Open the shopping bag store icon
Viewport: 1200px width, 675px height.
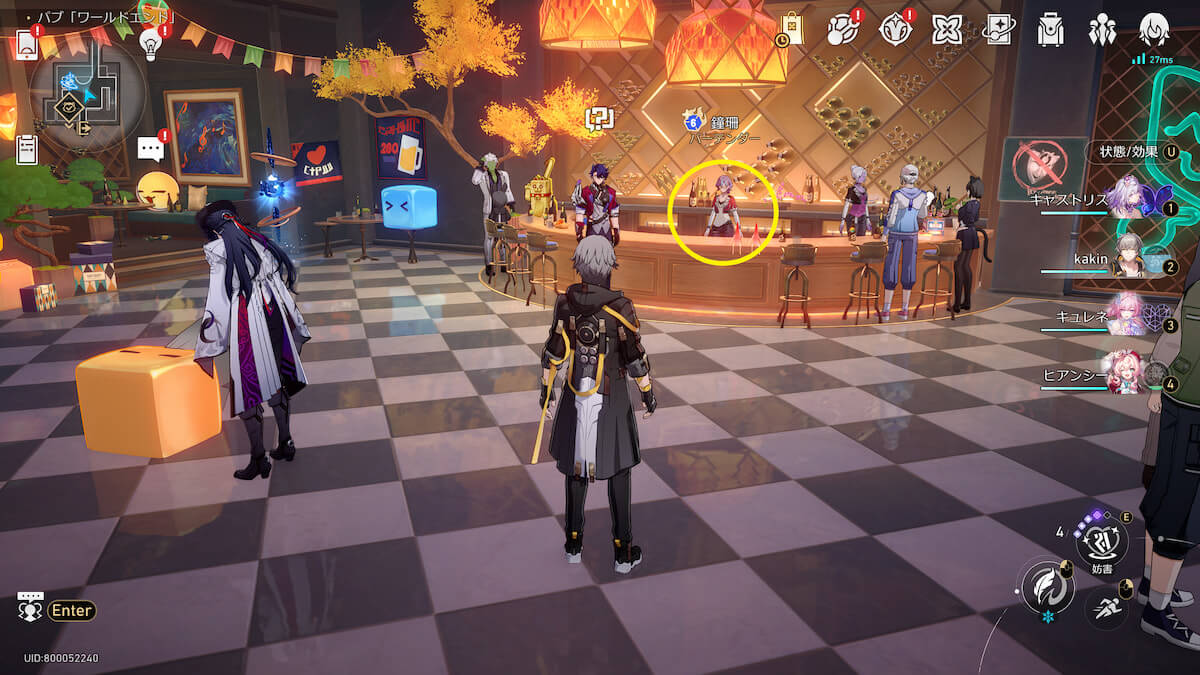792,29
